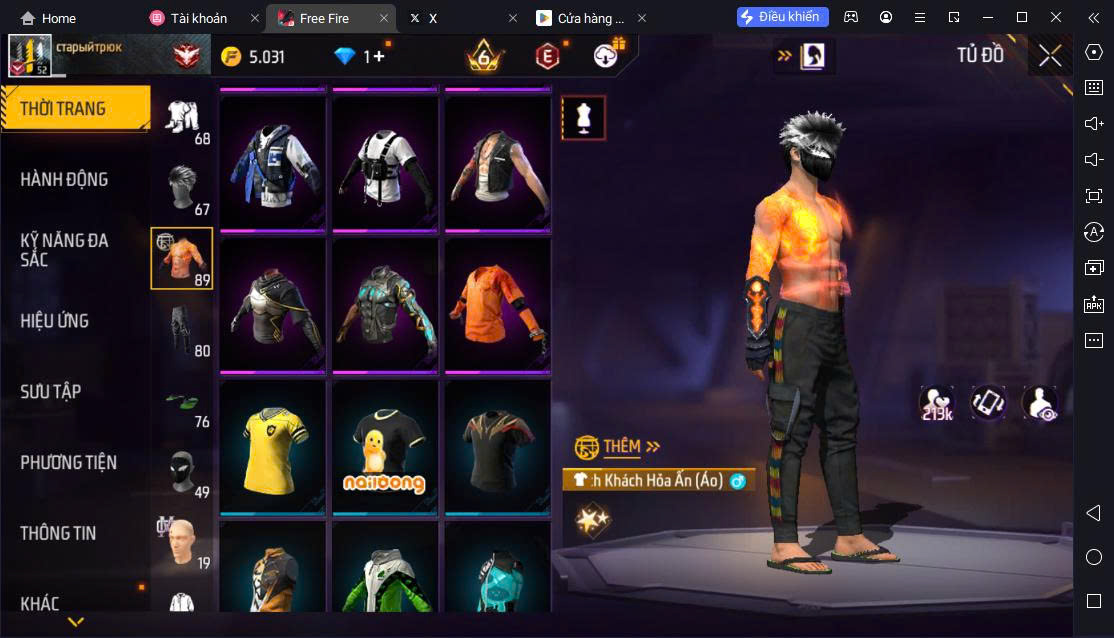Viewport: 1114px width, 638px height.
Task: Pick the black Nailoong duck shirt
Action: (385, 447)
